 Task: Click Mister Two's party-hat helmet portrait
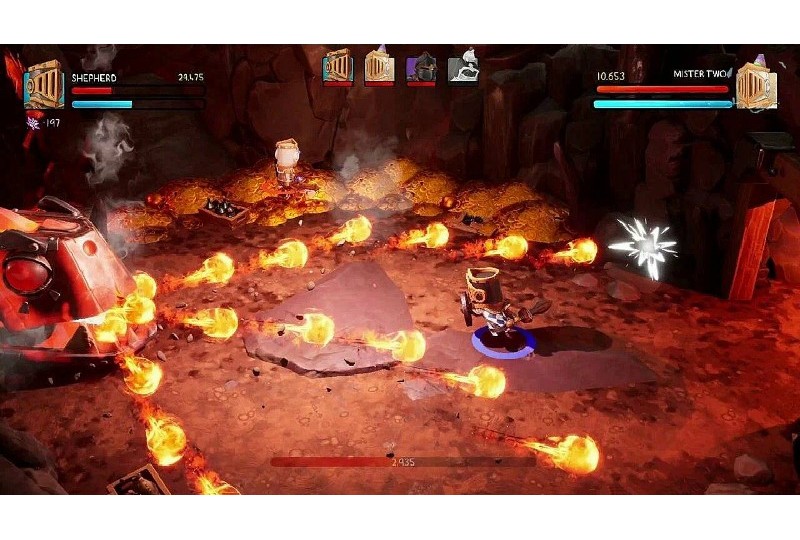[755, 86]
